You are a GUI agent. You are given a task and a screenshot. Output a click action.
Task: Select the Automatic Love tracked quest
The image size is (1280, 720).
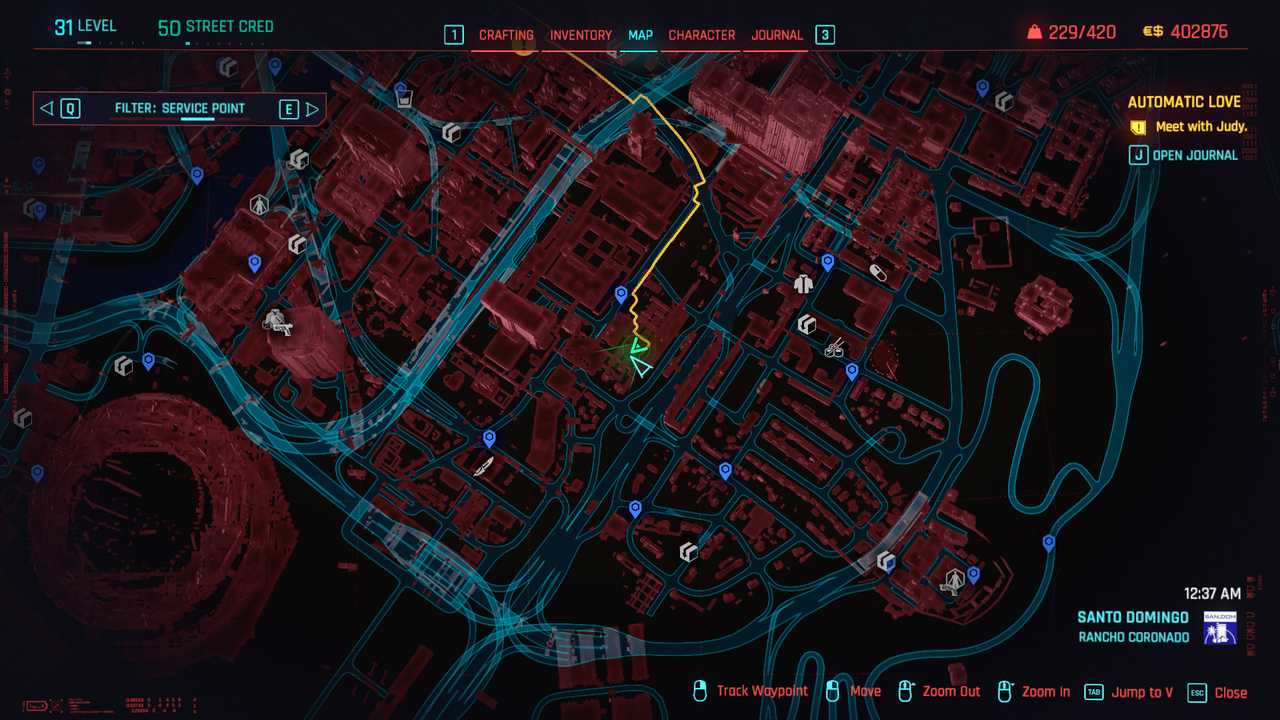(x=1184, y=102)
